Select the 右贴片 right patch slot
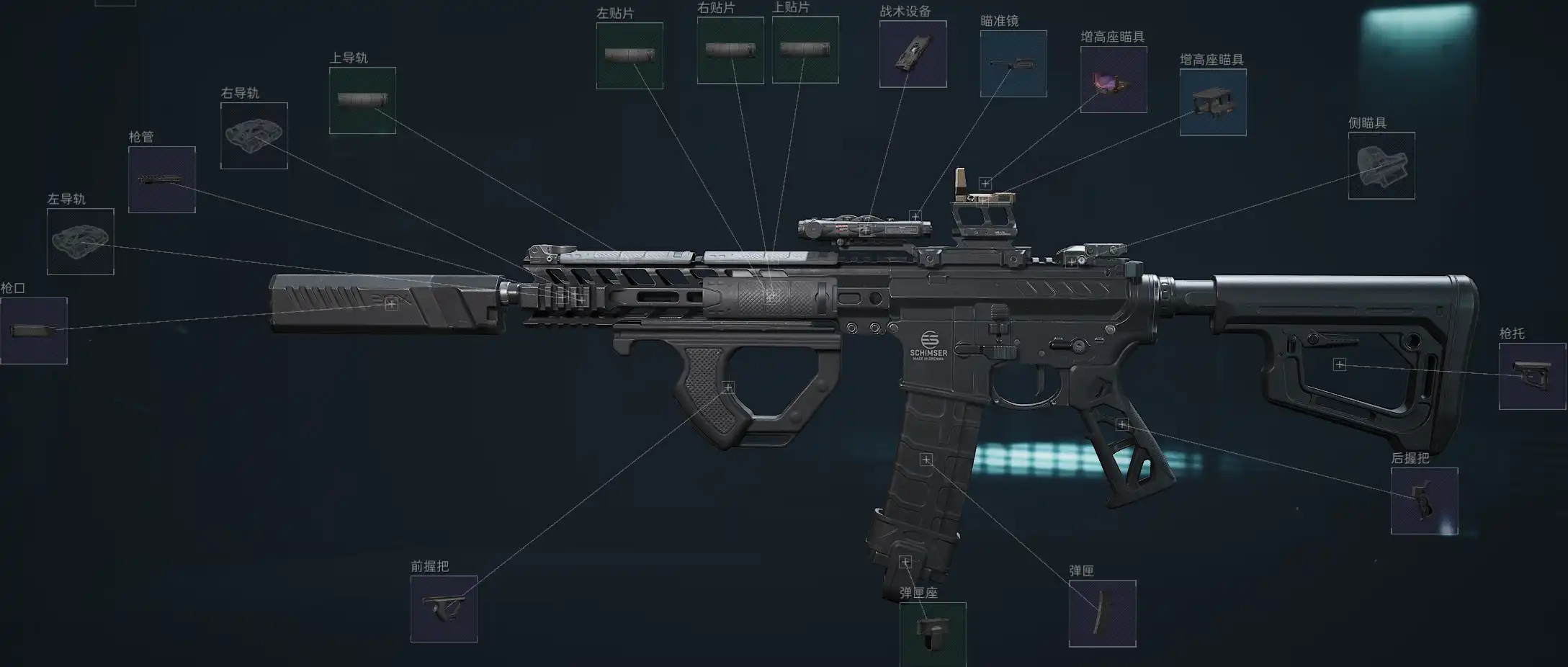Screen dimensions: 1568x667 [730, 50]
